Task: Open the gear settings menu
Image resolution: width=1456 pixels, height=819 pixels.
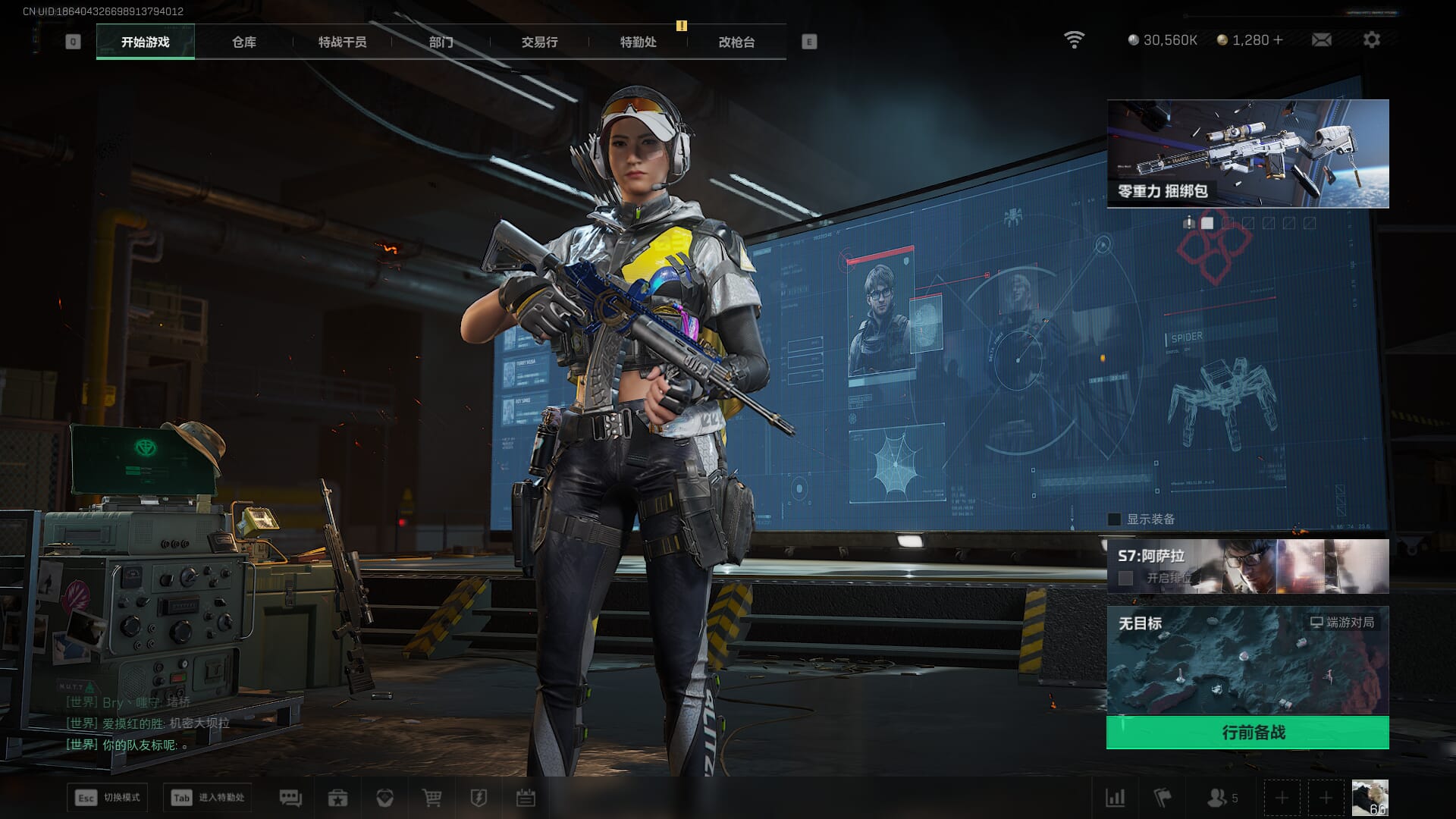Action: point(1371,39)
